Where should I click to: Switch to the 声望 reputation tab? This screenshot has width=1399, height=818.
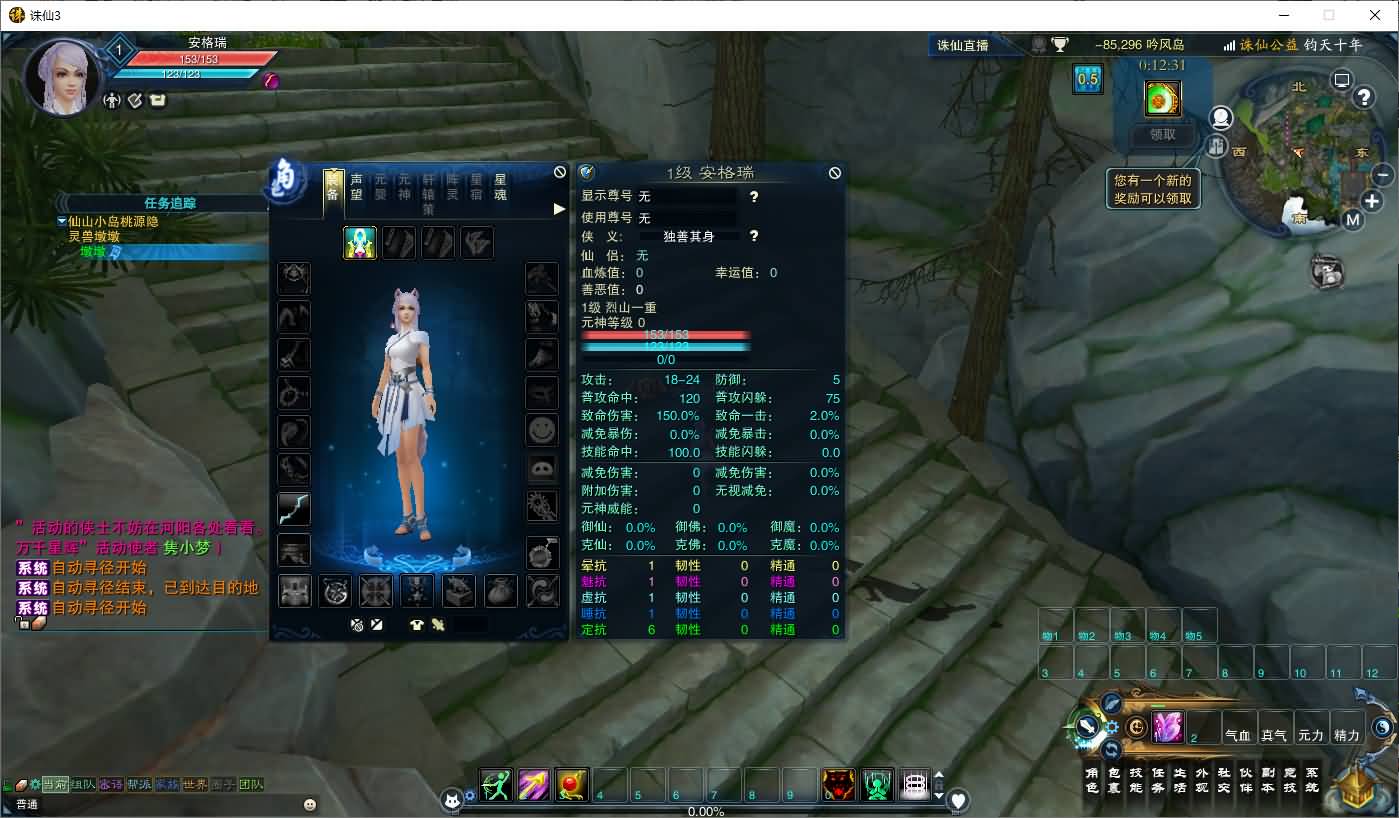coord(357,187)
